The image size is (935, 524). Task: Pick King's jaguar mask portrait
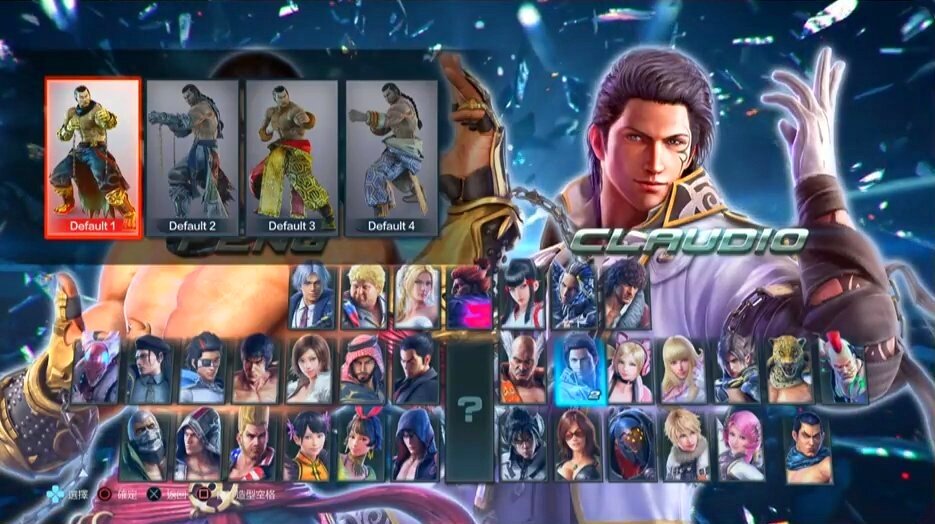[790, 368]
